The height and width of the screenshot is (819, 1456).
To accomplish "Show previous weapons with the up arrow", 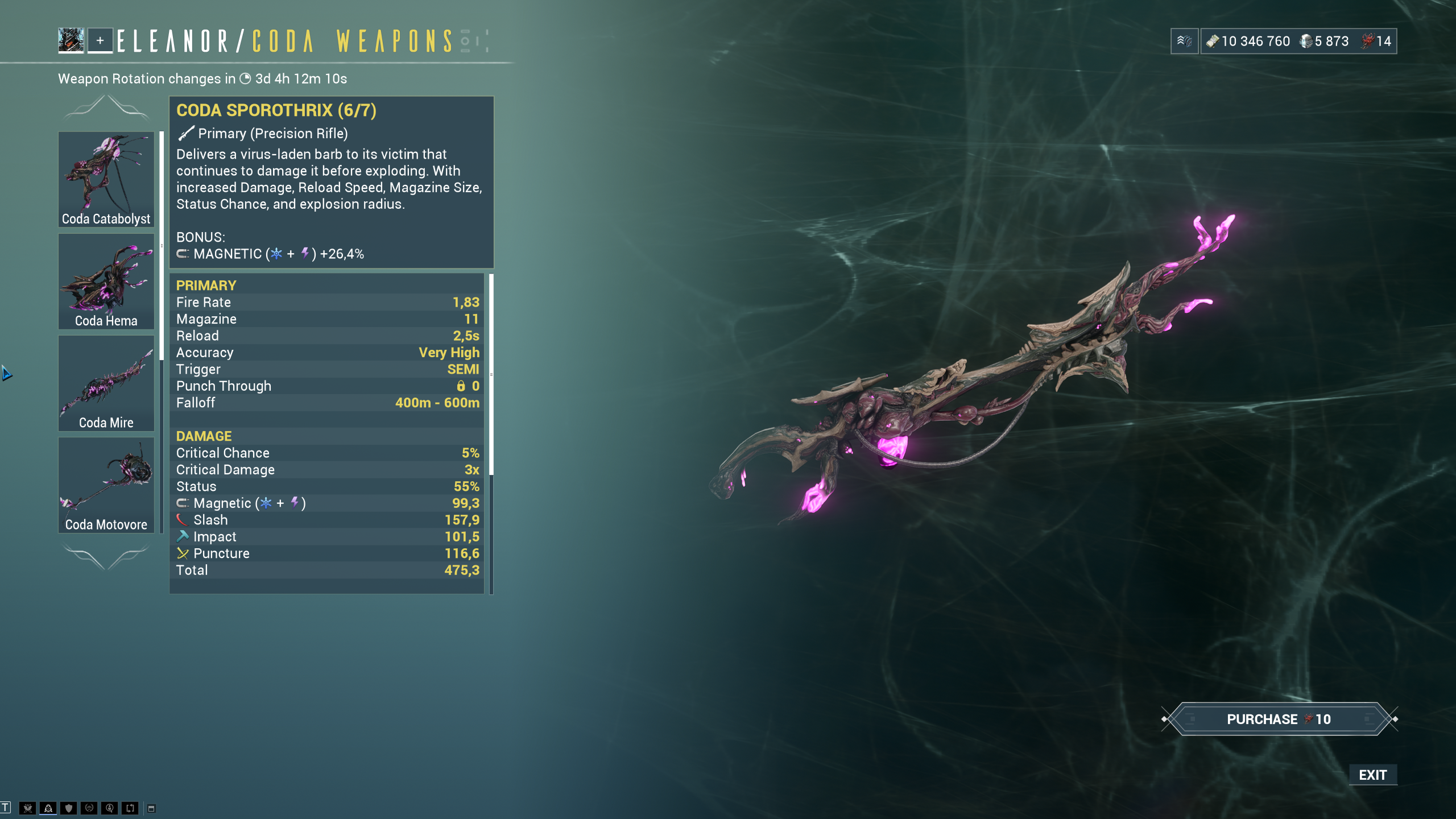I will [106, 107].
